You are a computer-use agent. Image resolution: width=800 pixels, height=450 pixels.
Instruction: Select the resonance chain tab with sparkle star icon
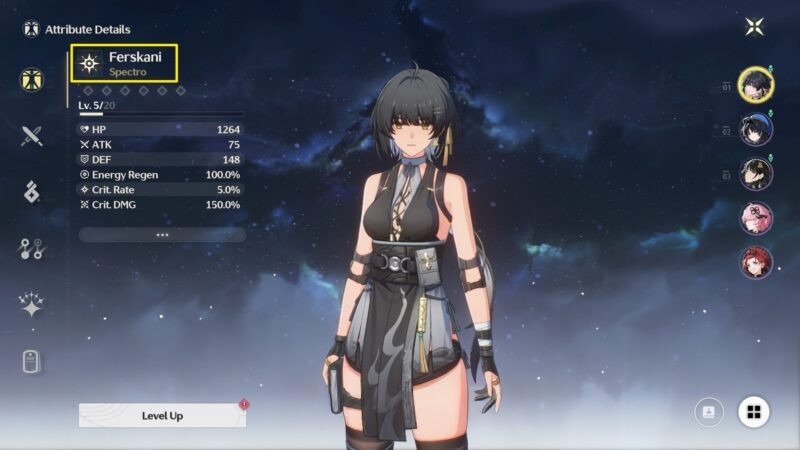[x=32, y=305]
